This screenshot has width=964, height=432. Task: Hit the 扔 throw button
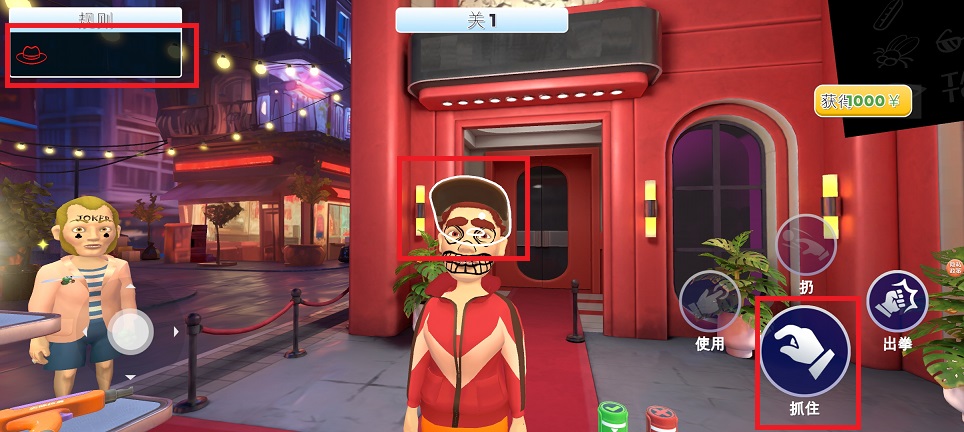pyautogui.click(x=806, y=245)
